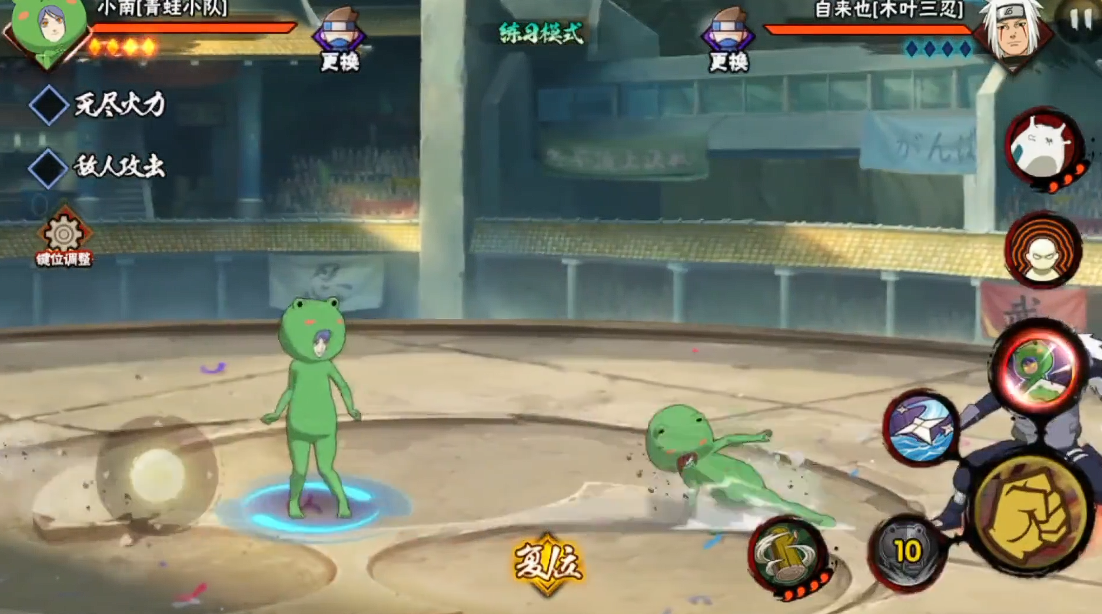
Task: Pause the match with the top-right button
Action: (x=1079, y=19)
